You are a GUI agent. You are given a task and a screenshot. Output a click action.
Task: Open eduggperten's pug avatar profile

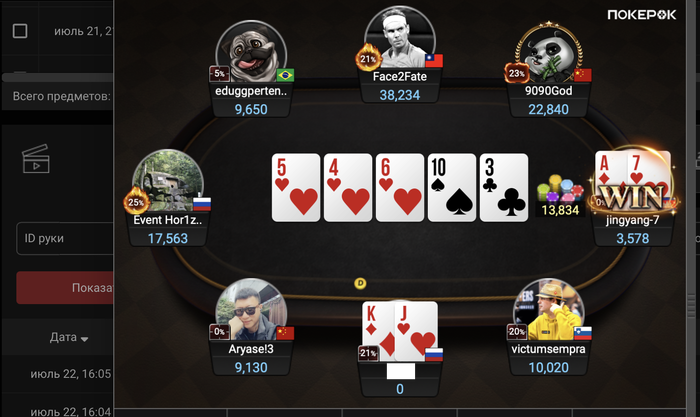point(252,52)
